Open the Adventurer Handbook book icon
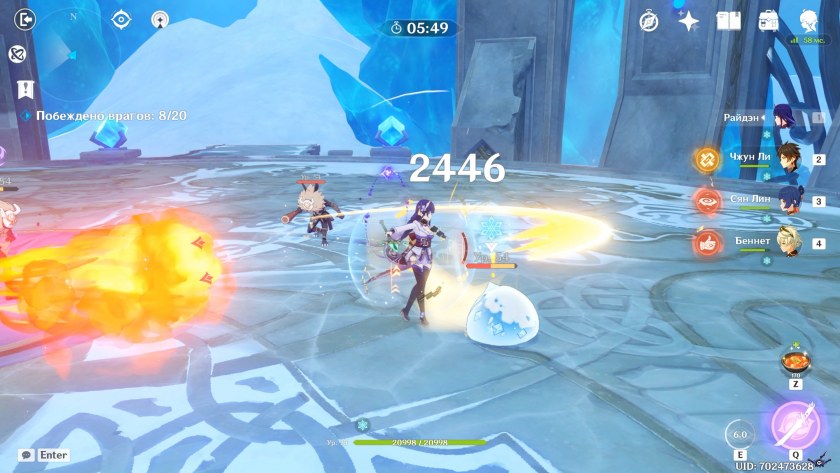 coord(728,20)
